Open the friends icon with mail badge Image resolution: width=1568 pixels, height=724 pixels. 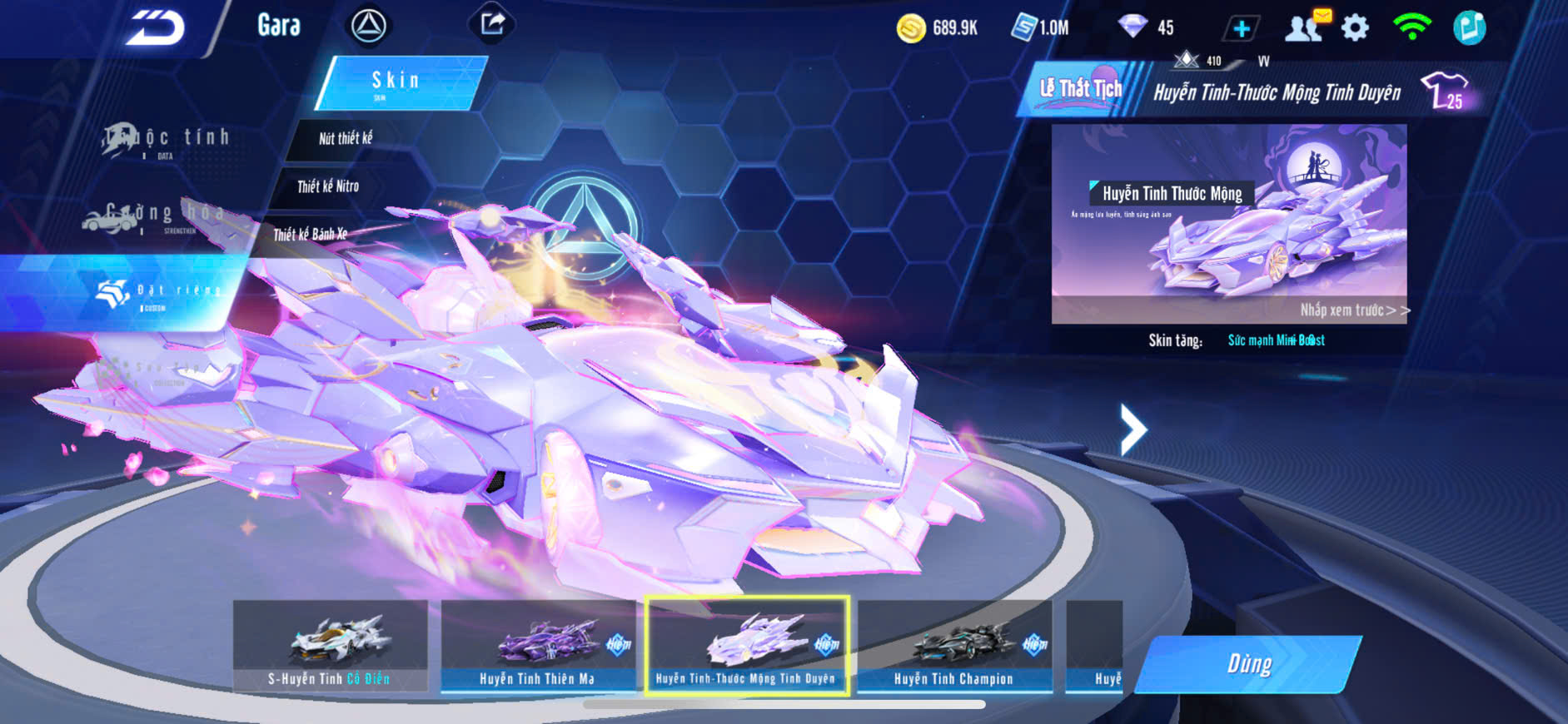tap(1304, 27)
